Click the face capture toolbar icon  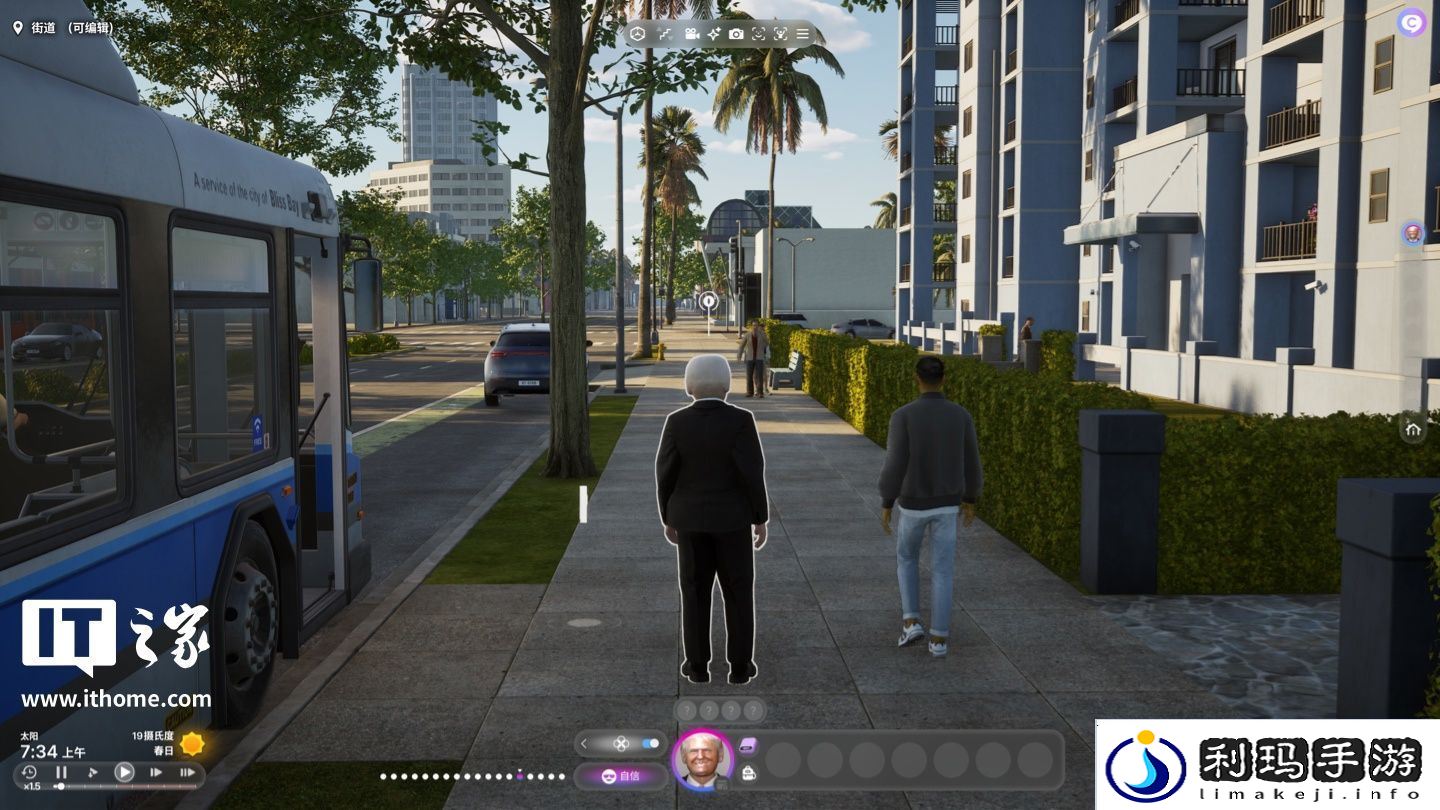click(758, 34)
